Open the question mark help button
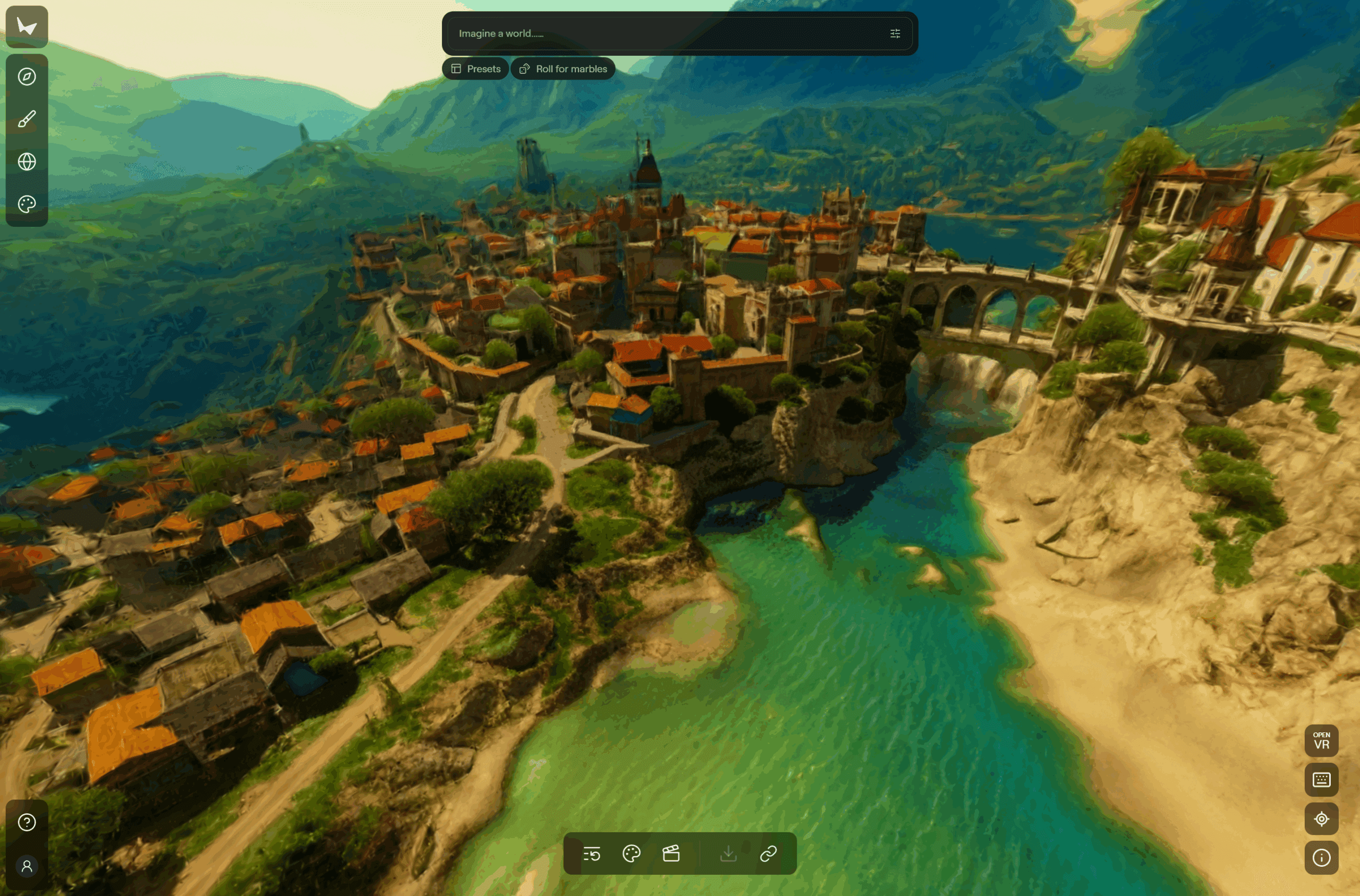Image resolution: width=1360 pixels, height=896 pixels. pyautogui.click(x=27, y=822)
